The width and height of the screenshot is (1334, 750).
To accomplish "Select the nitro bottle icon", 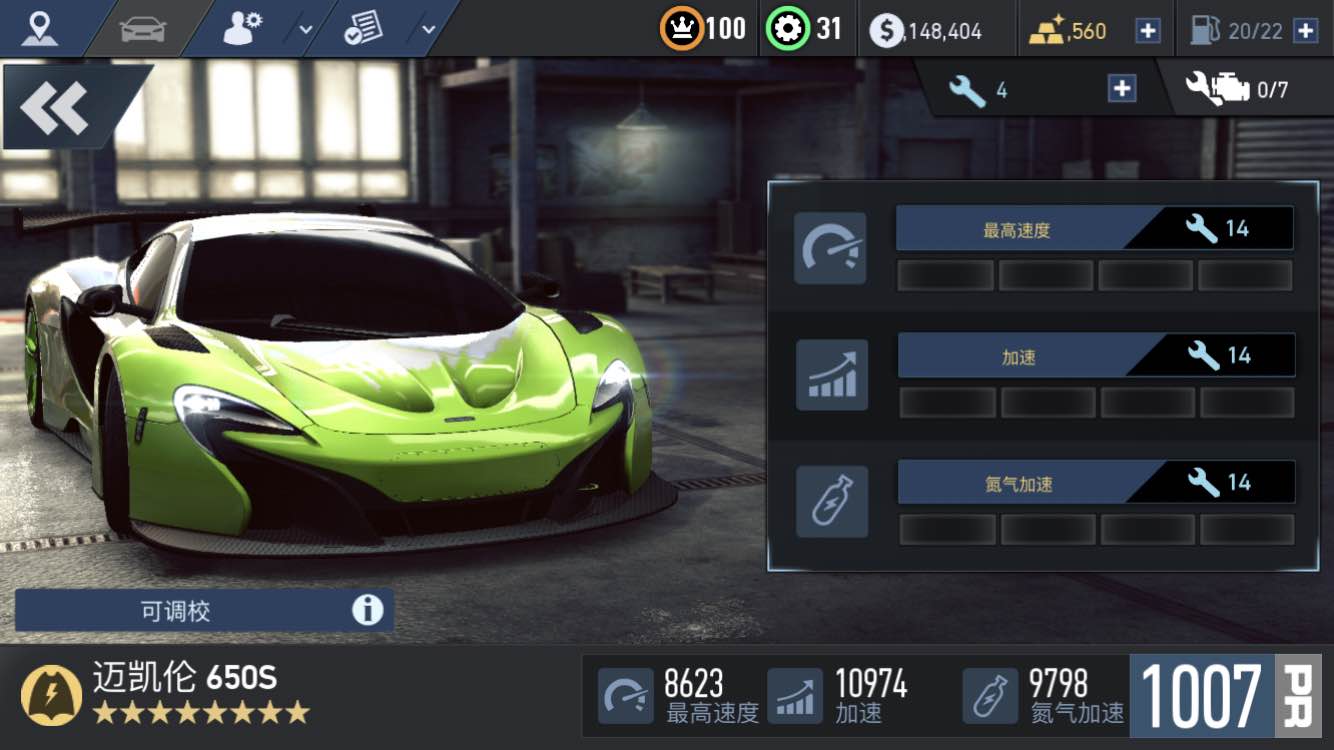I will pyautogui.click(x=831, y=502).
